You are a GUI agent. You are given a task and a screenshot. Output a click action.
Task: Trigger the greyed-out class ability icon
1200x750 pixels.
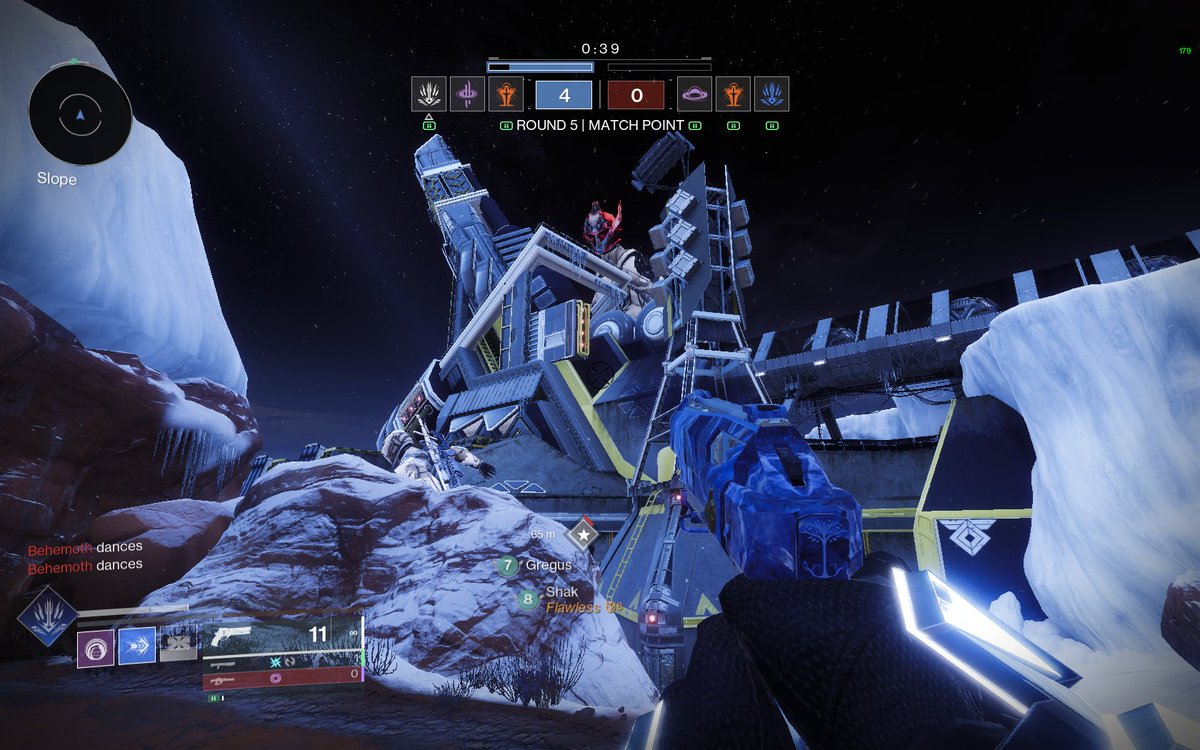[179, 647]
